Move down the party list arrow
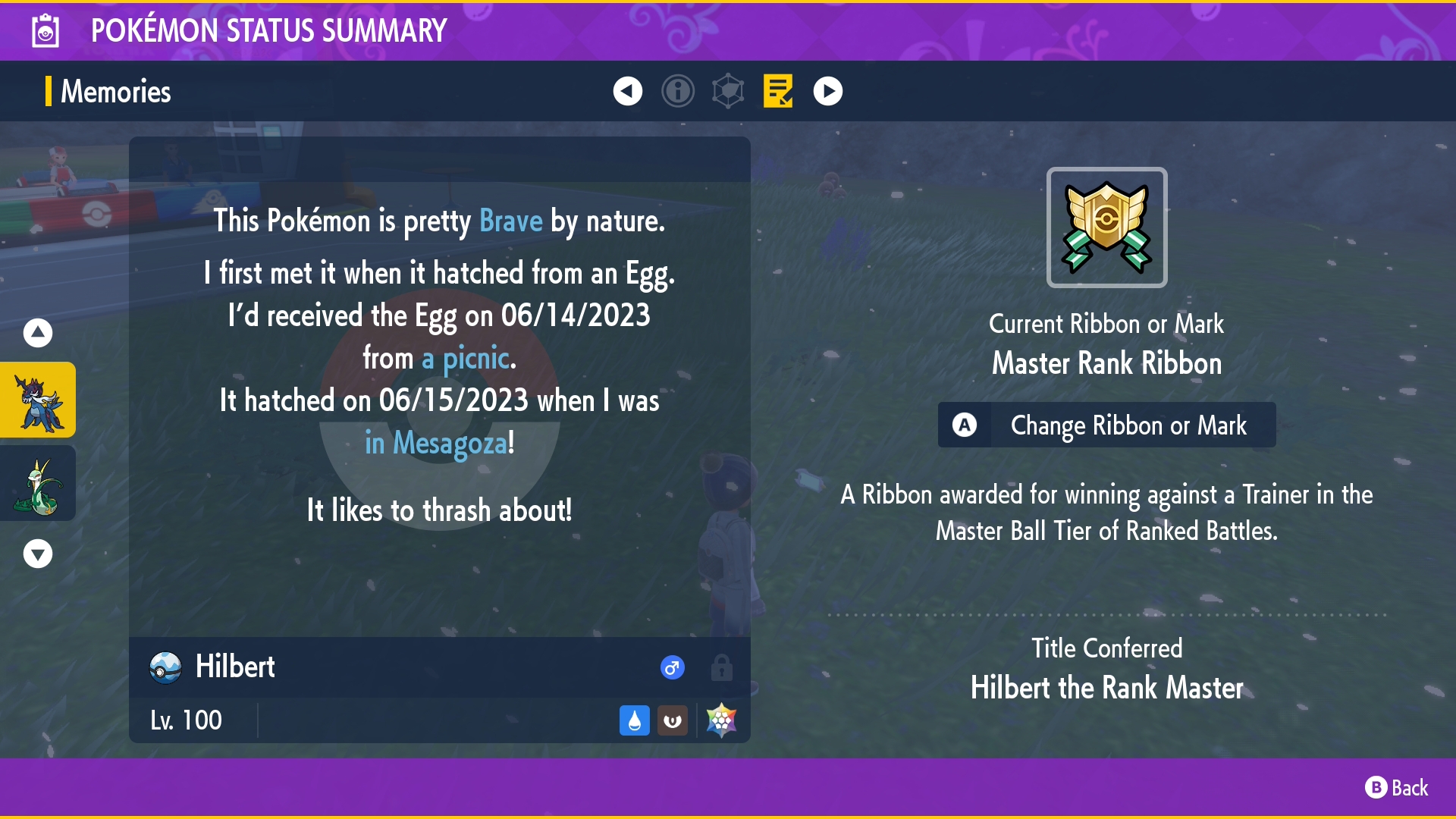 [38, 554]
